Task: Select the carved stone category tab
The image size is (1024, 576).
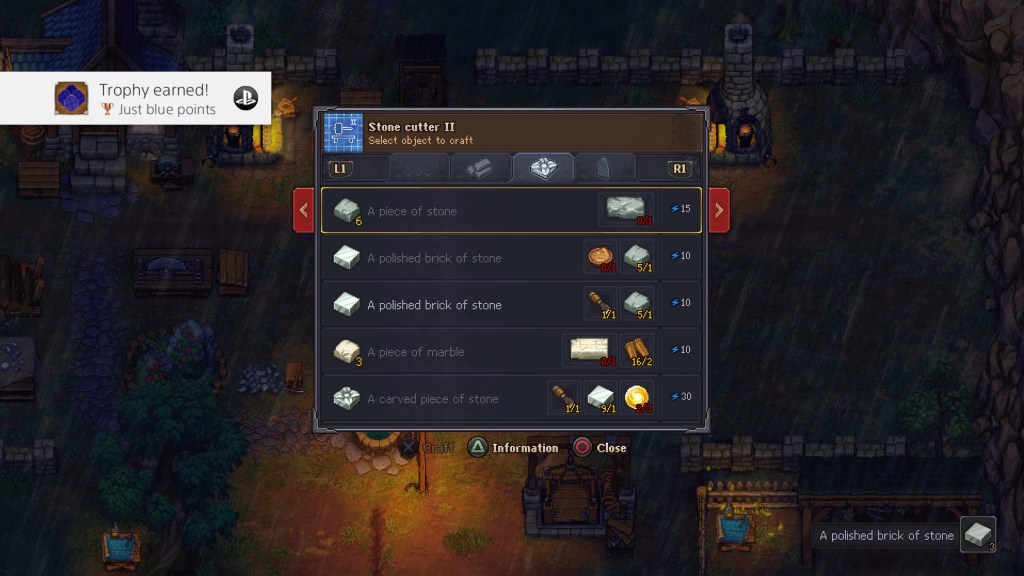Action: [543, 169]
